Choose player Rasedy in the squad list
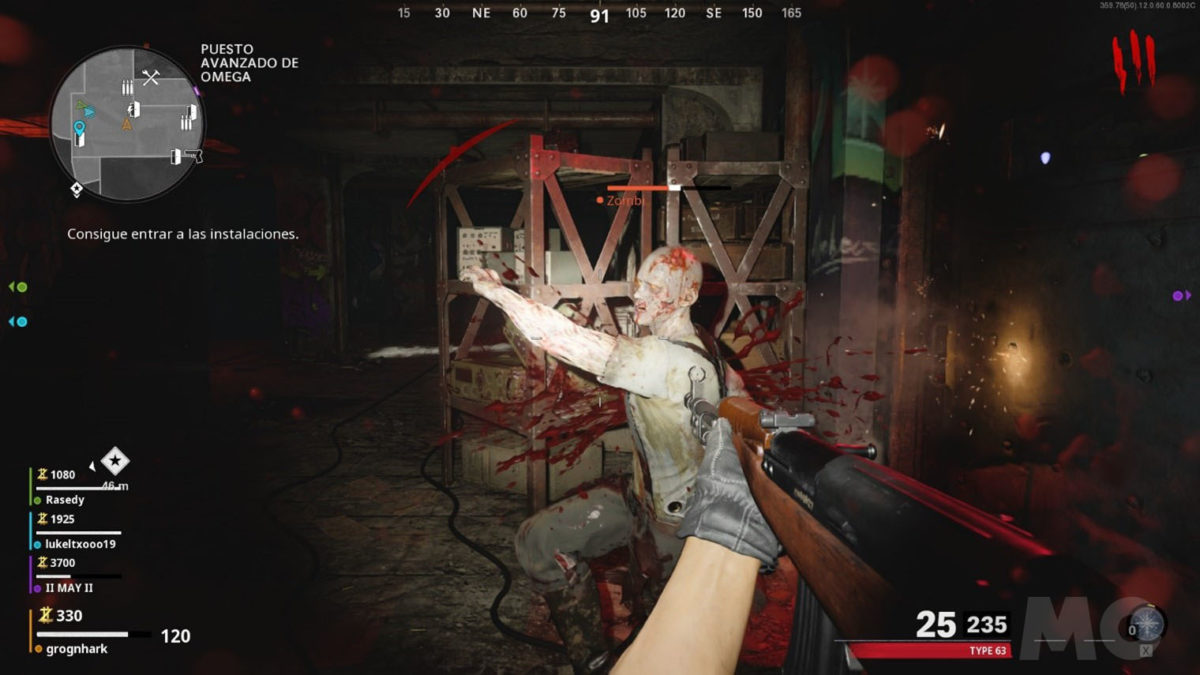The height and width of the screenshot is (675, 1200). tap(64, 499)
